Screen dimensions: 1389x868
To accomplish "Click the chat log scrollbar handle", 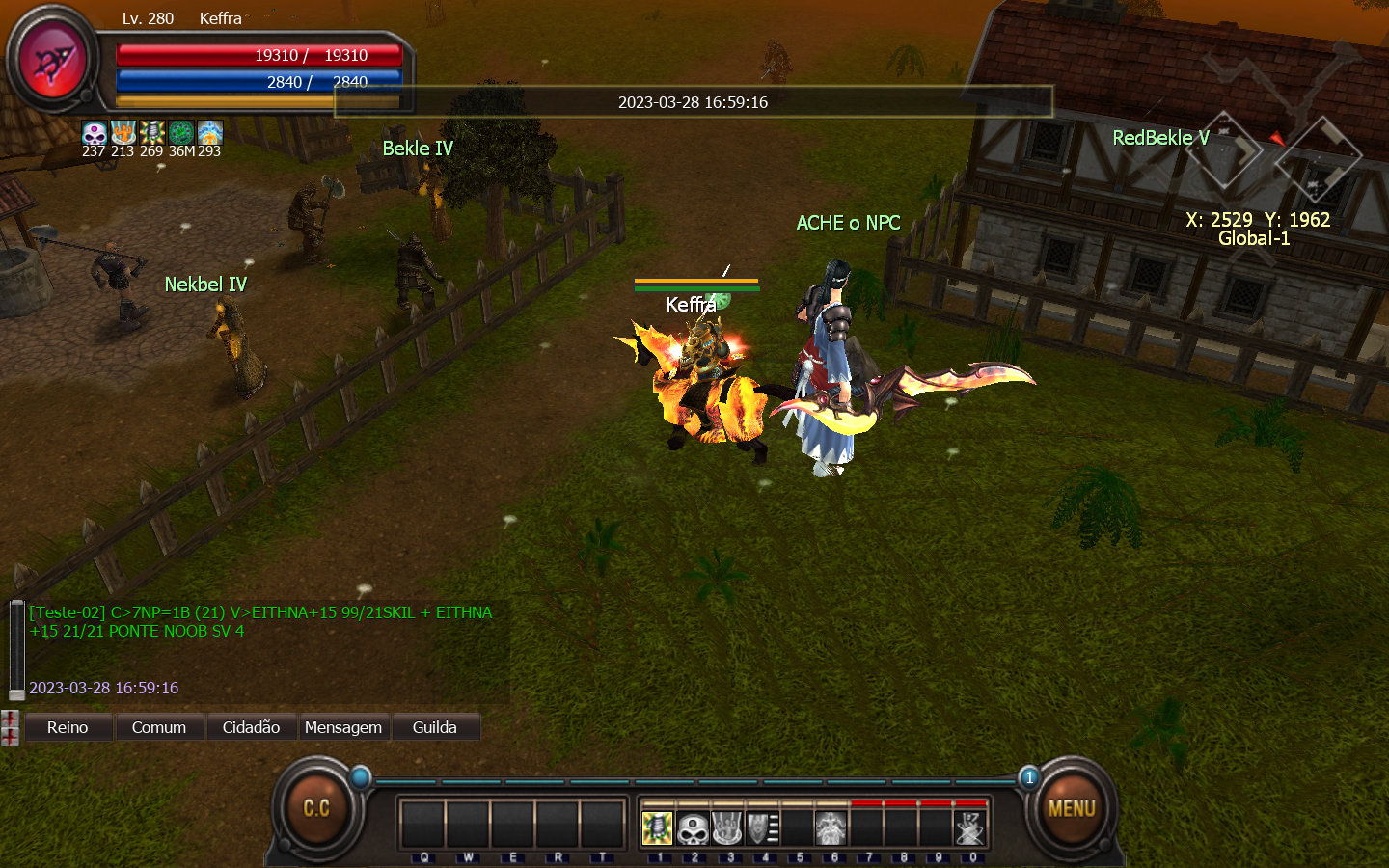I will pyautogui.click(x=16, y=694).
